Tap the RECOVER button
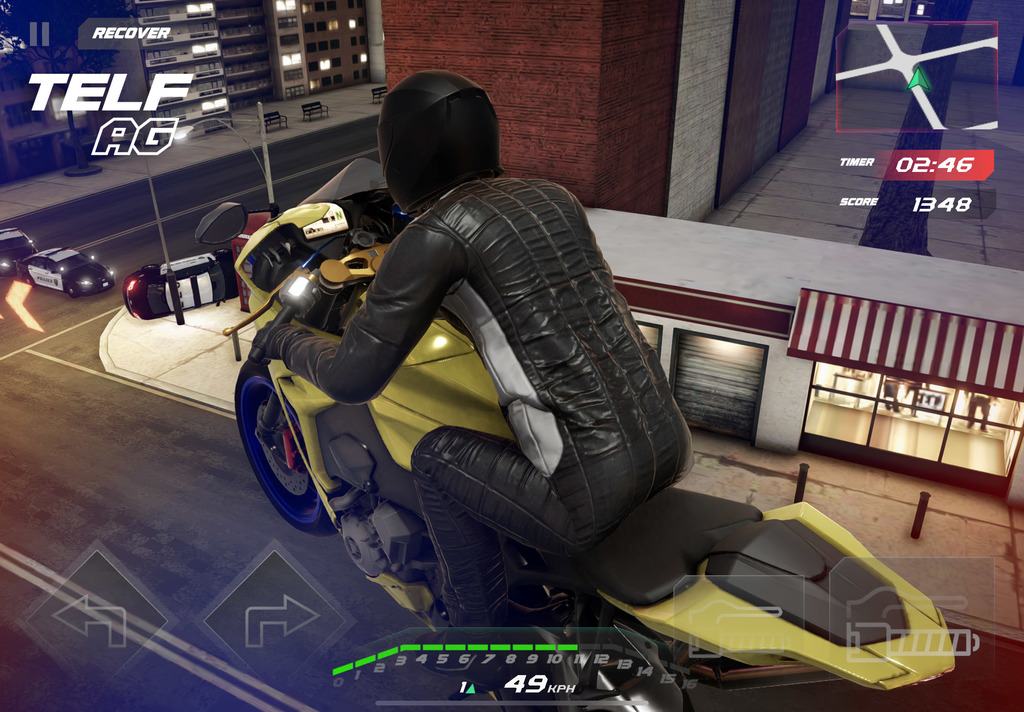Image resolution: width=1024 pixels, height=712 pixels. pos(131,33)
